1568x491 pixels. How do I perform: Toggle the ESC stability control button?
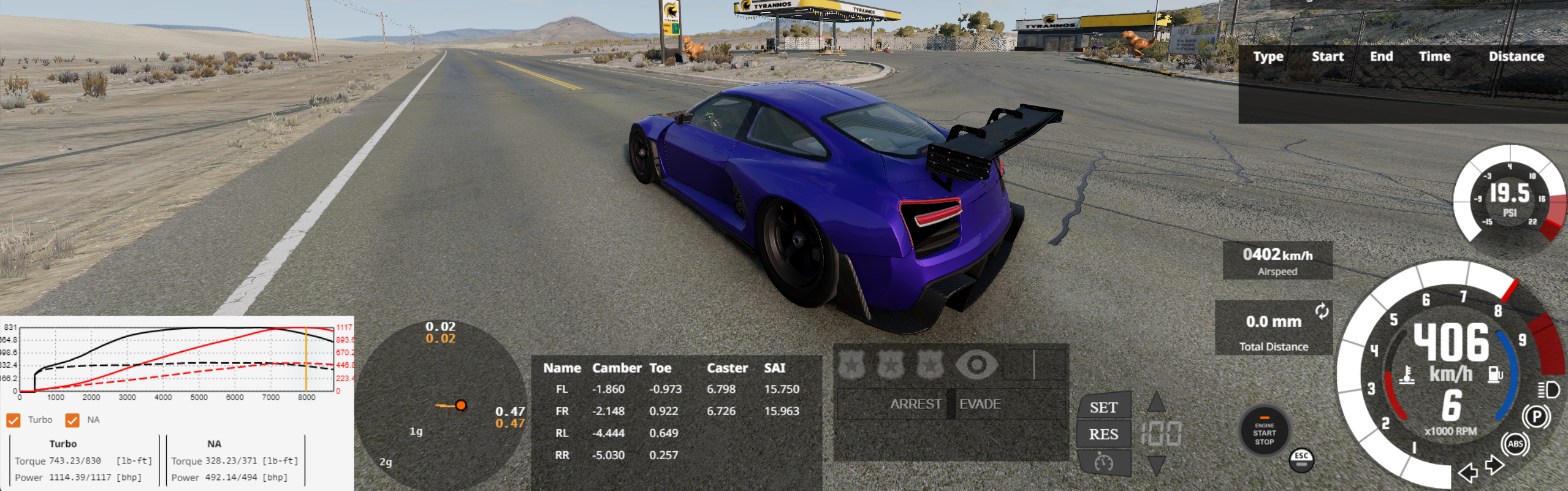click(x=1301, y=460)
